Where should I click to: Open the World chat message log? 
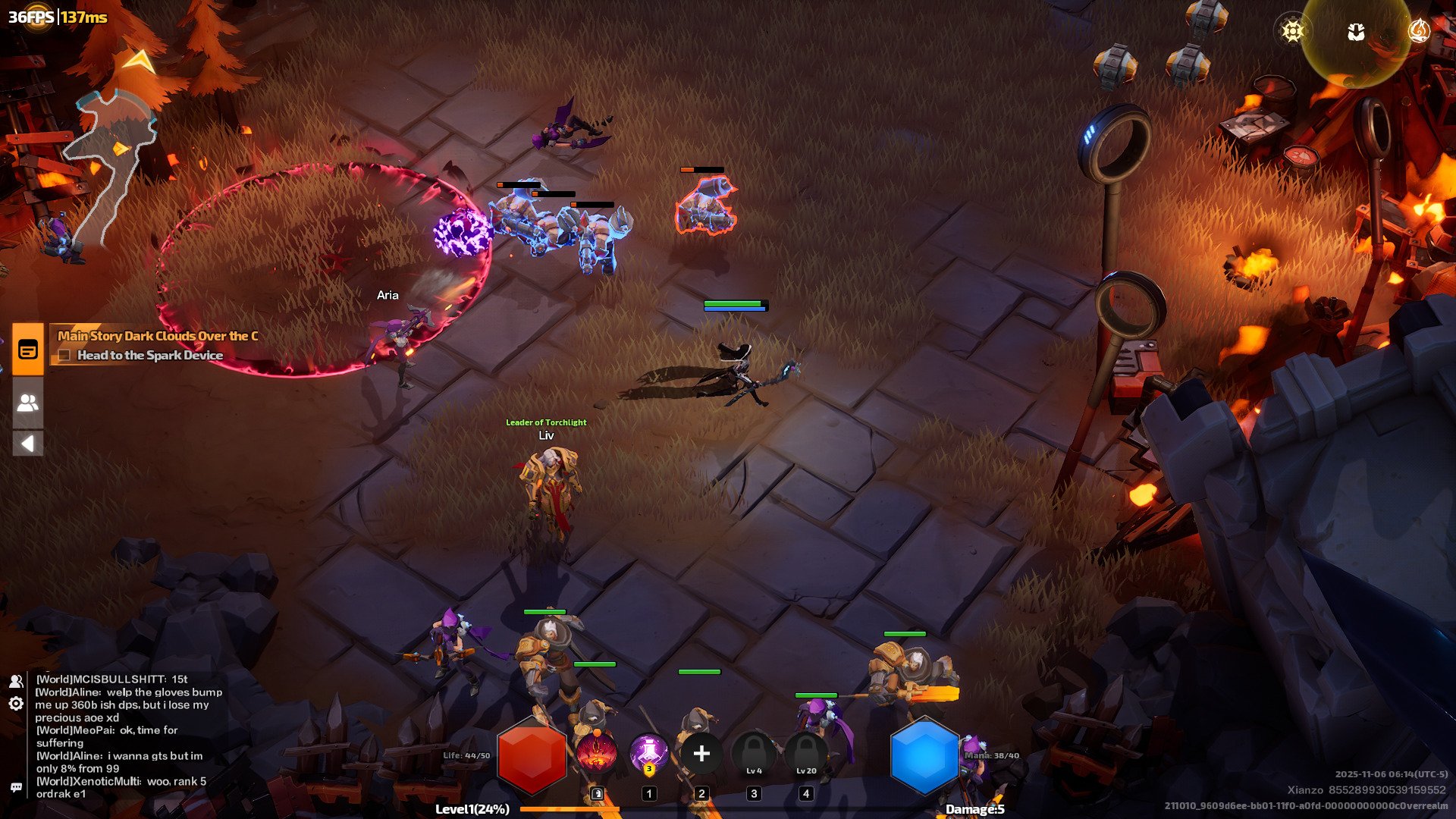(x=129, y=736)
